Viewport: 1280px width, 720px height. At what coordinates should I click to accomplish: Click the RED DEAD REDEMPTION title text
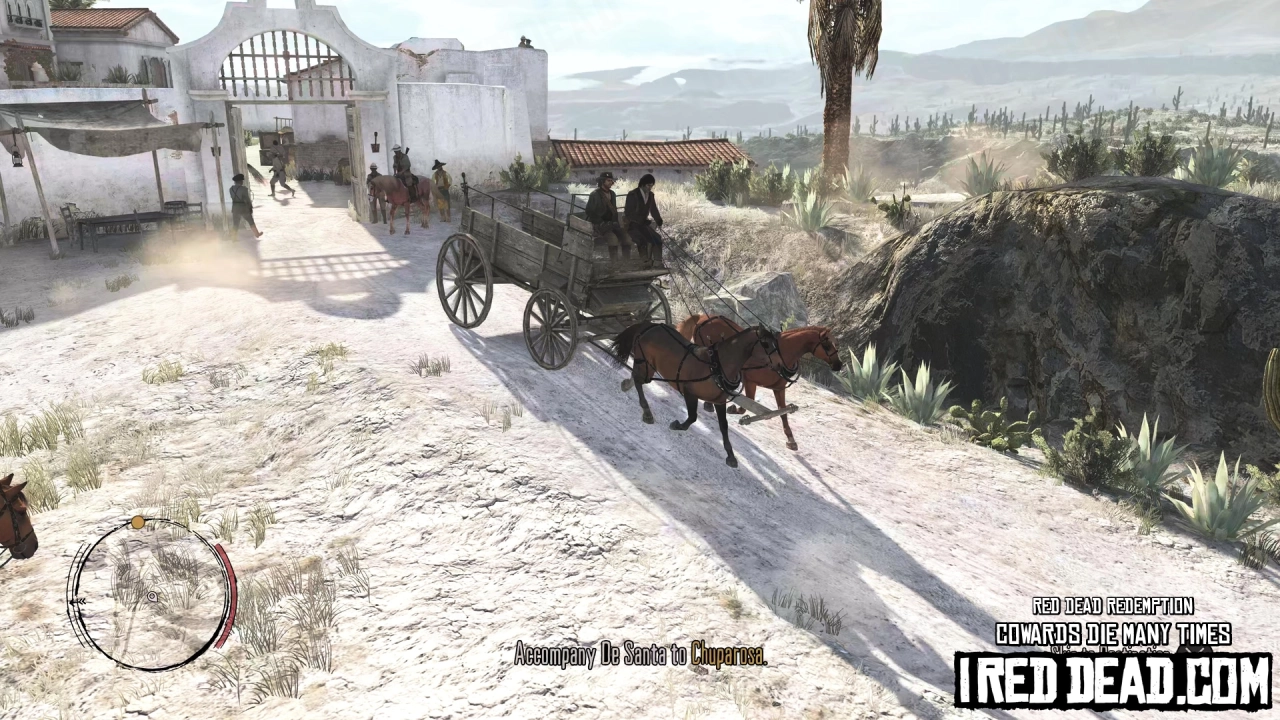click(x=1112, y=606)
